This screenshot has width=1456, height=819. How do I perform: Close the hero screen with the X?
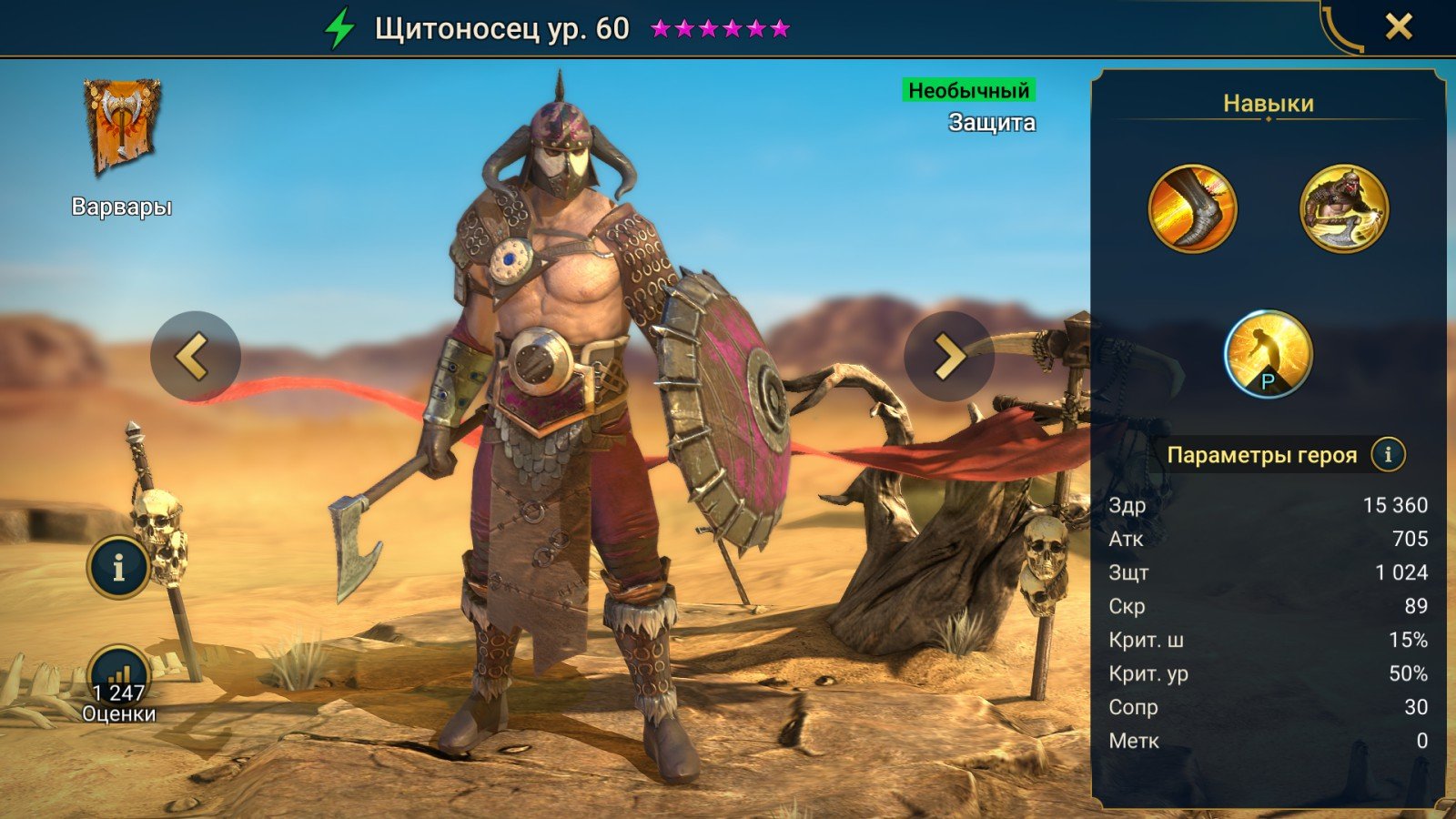tap(1399, 27)
